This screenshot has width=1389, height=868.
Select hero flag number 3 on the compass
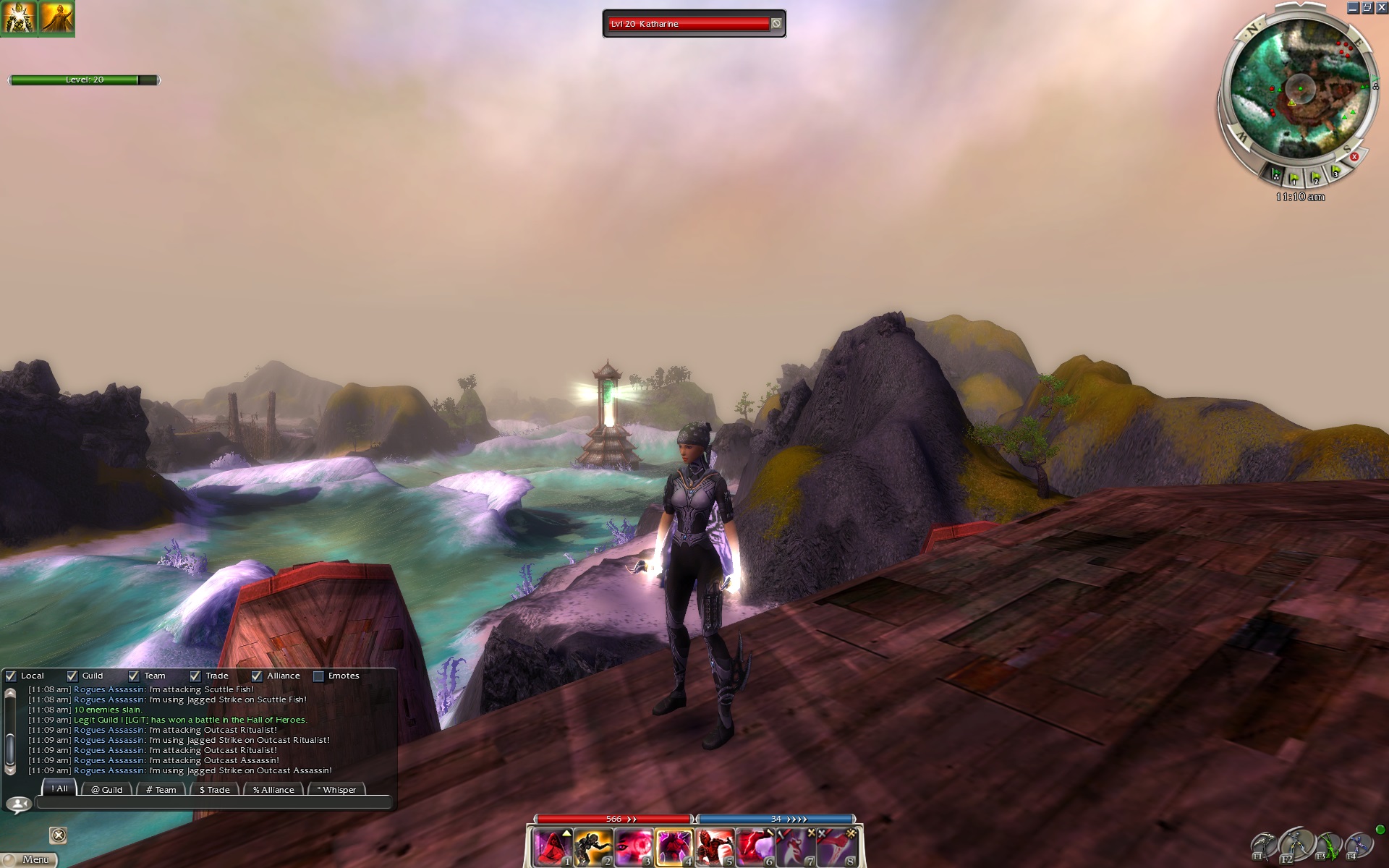tap(1335, 172)
